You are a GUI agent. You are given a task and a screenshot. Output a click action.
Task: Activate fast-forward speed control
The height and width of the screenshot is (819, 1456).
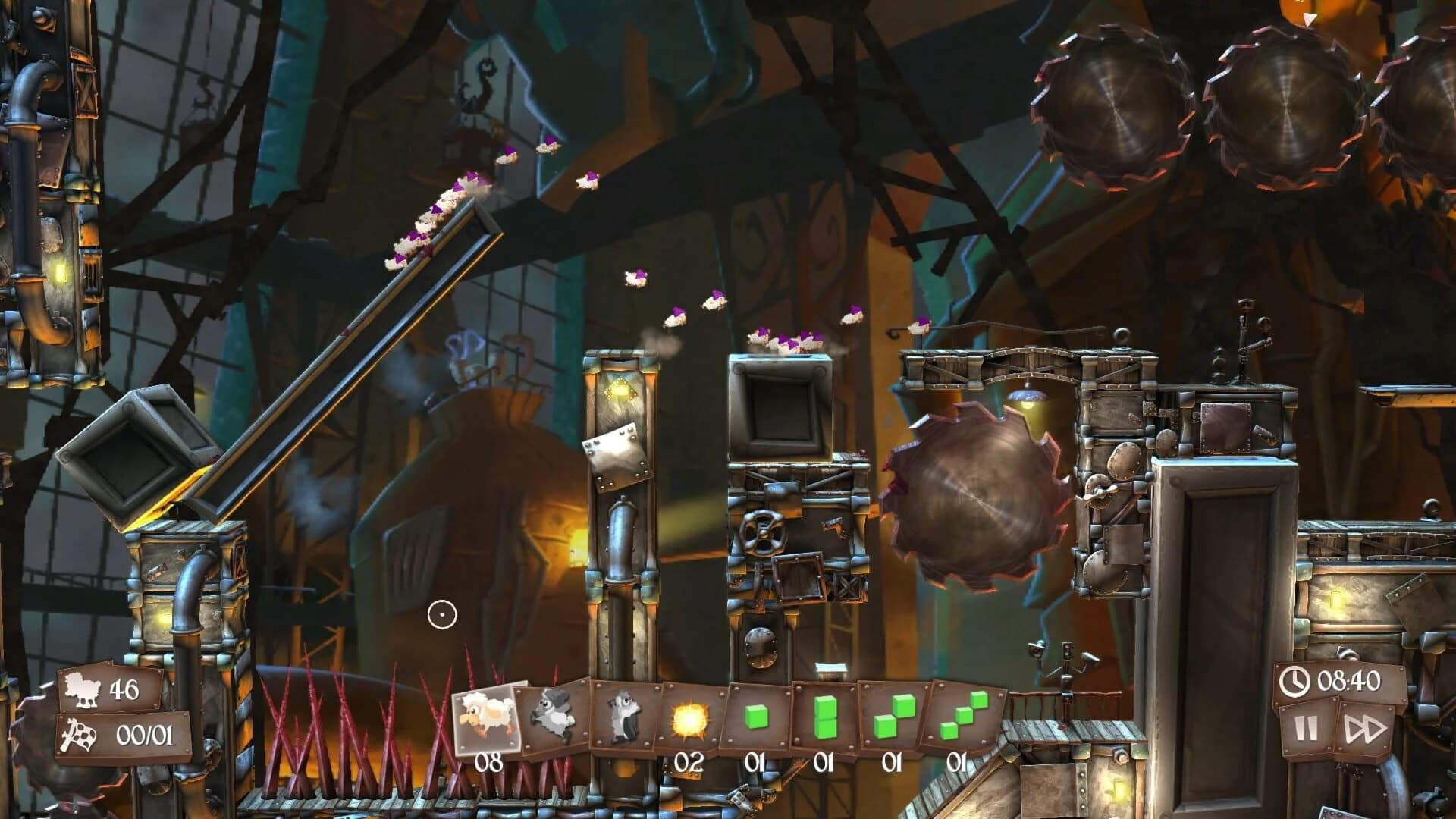[1365, 730]
